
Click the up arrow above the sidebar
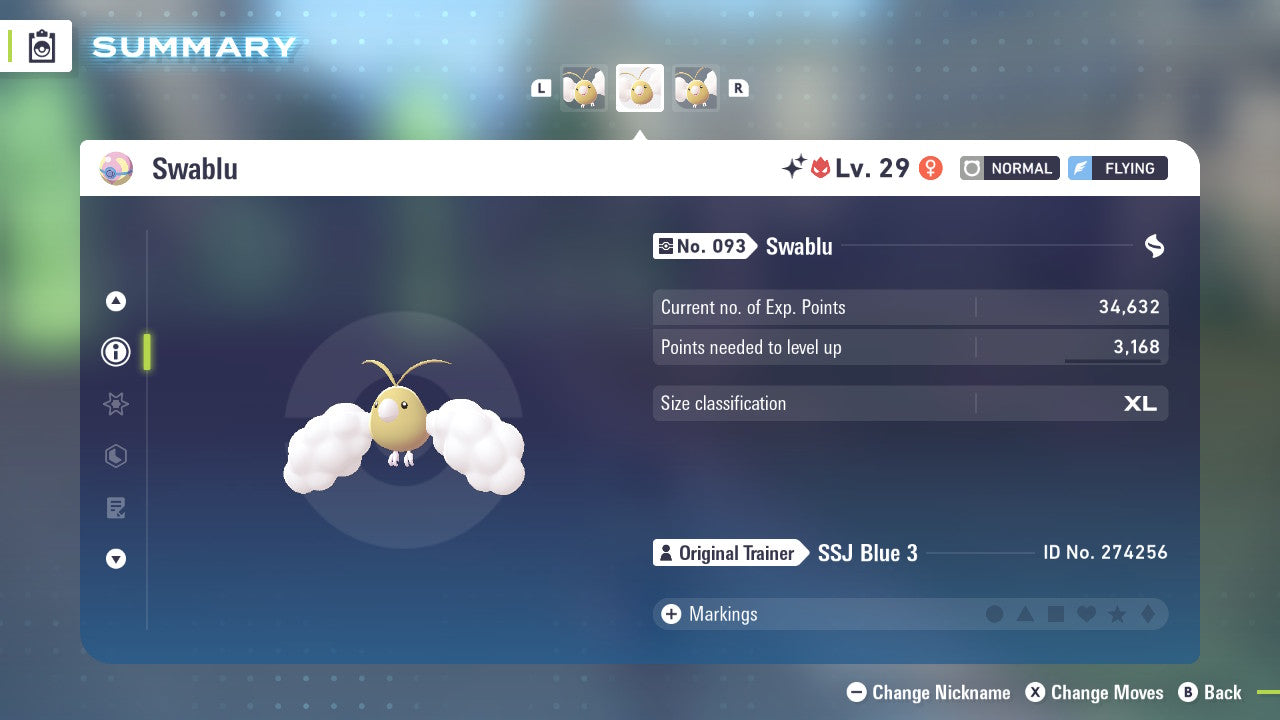click(115, 301)
